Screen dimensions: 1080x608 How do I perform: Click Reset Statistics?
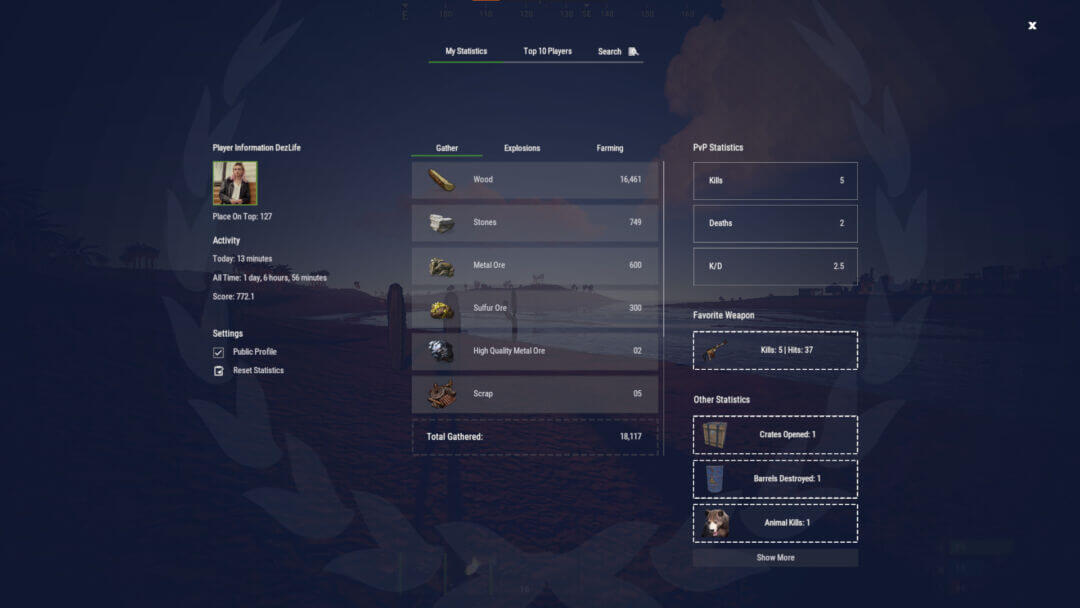258,371
